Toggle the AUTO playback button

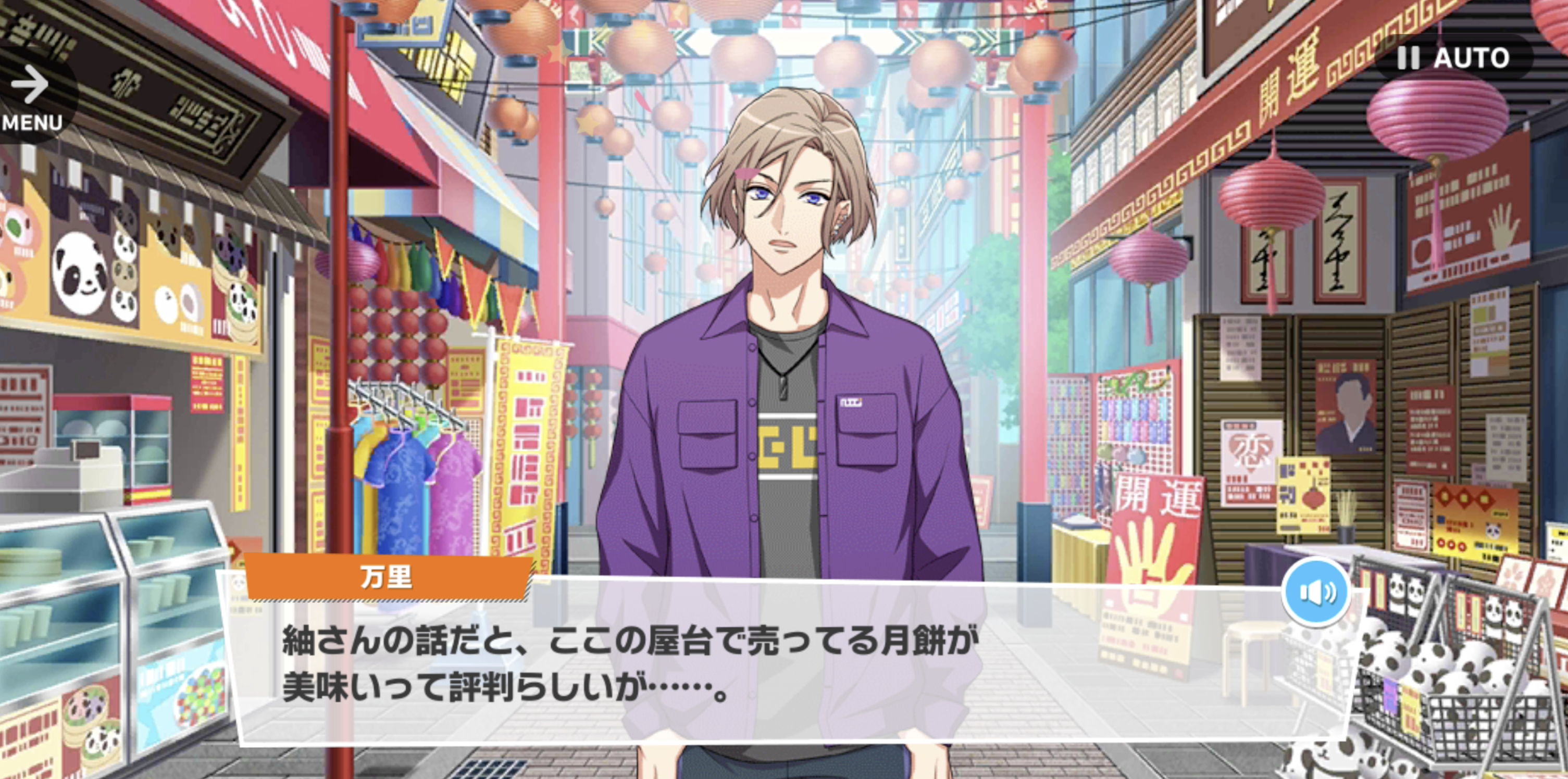click(1452, 58)
